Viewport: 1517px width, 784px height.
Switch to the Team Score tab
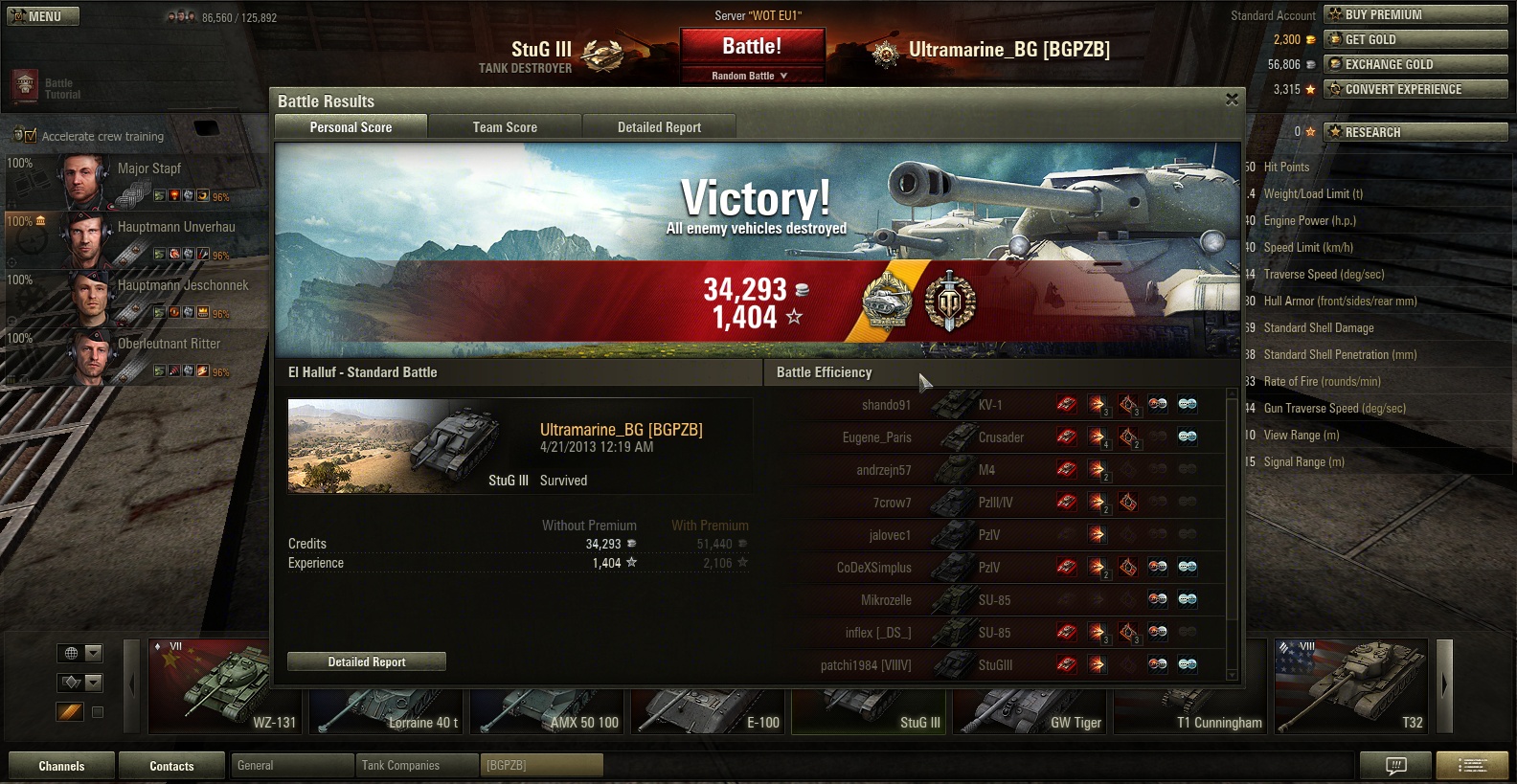[505, 127]
